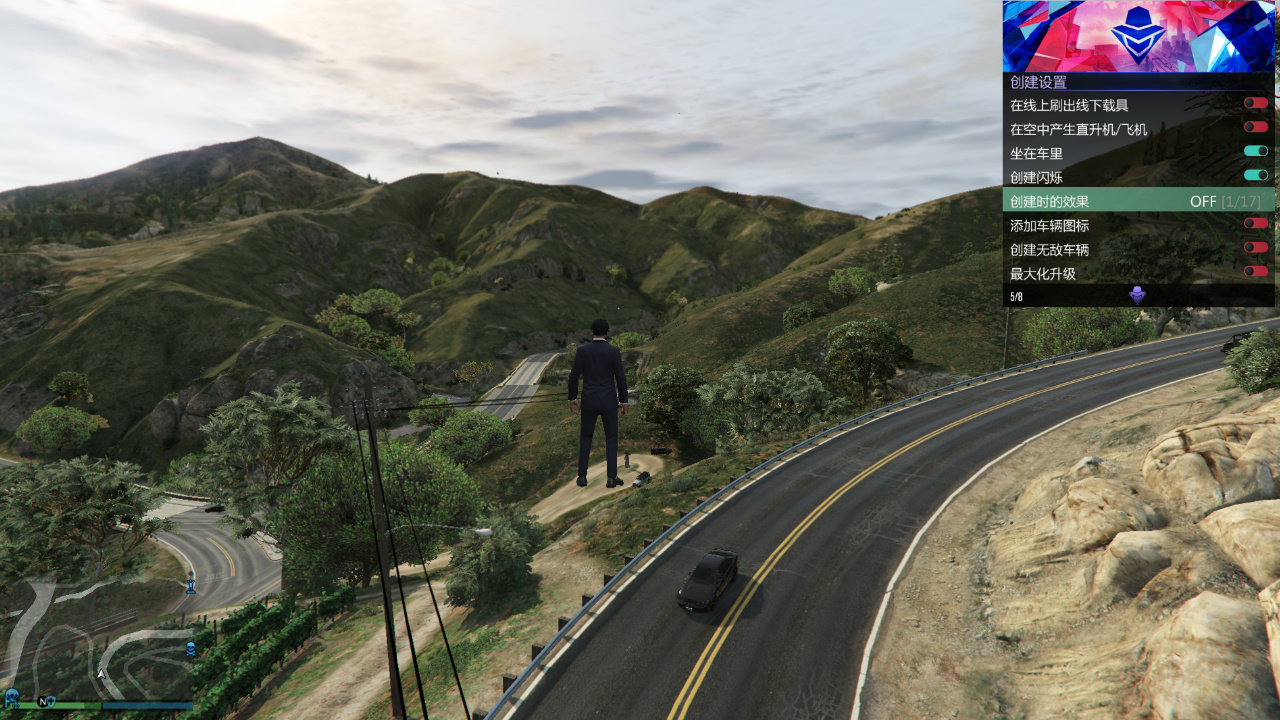
Task: Turn off the 坐在车里 toggle
Action: pyautogui.click(x=1255, y=151)
